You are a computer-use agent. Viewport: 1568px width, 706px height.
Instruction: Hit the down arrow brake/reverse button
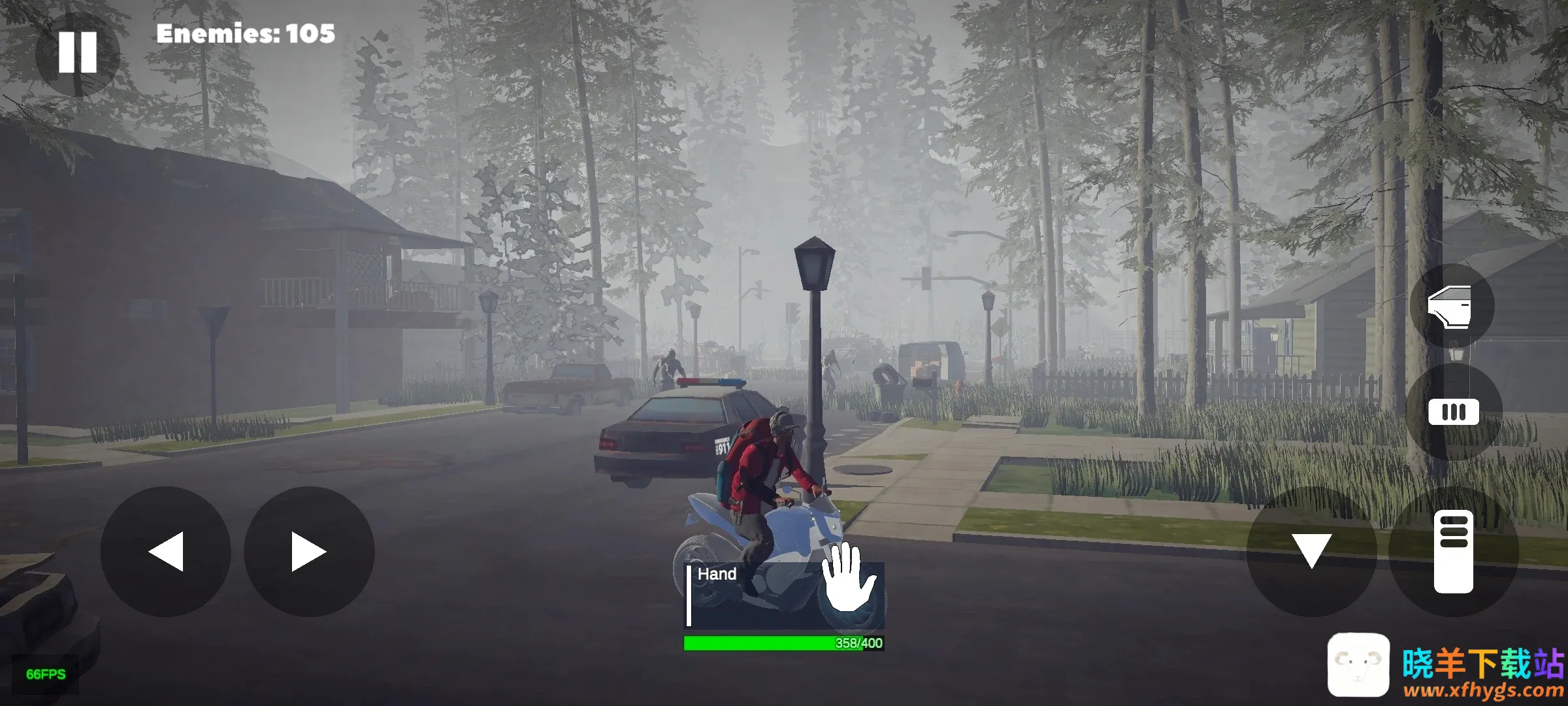[x=1311, y=551]
